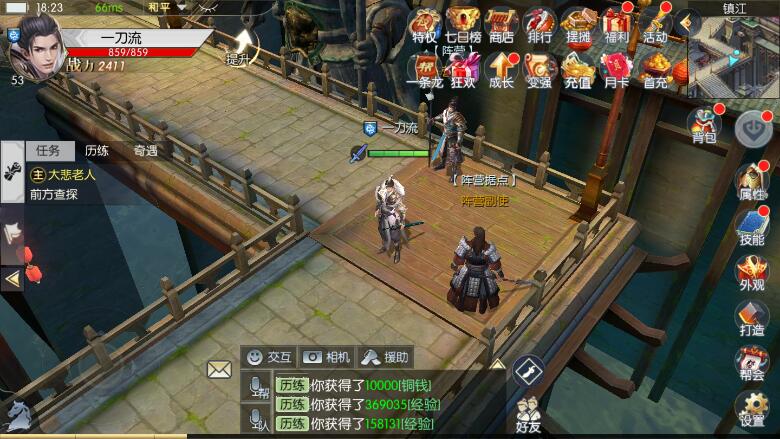
Task: Click the 交互 interact button
Action: pos(270,356)
